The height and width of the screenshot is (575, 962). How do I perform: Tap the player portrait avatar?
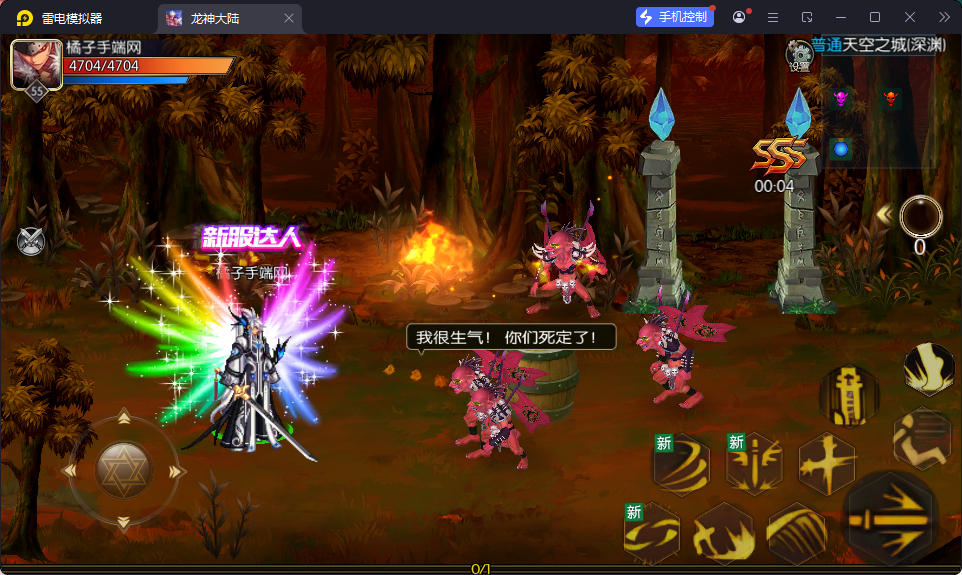[35, 65]
